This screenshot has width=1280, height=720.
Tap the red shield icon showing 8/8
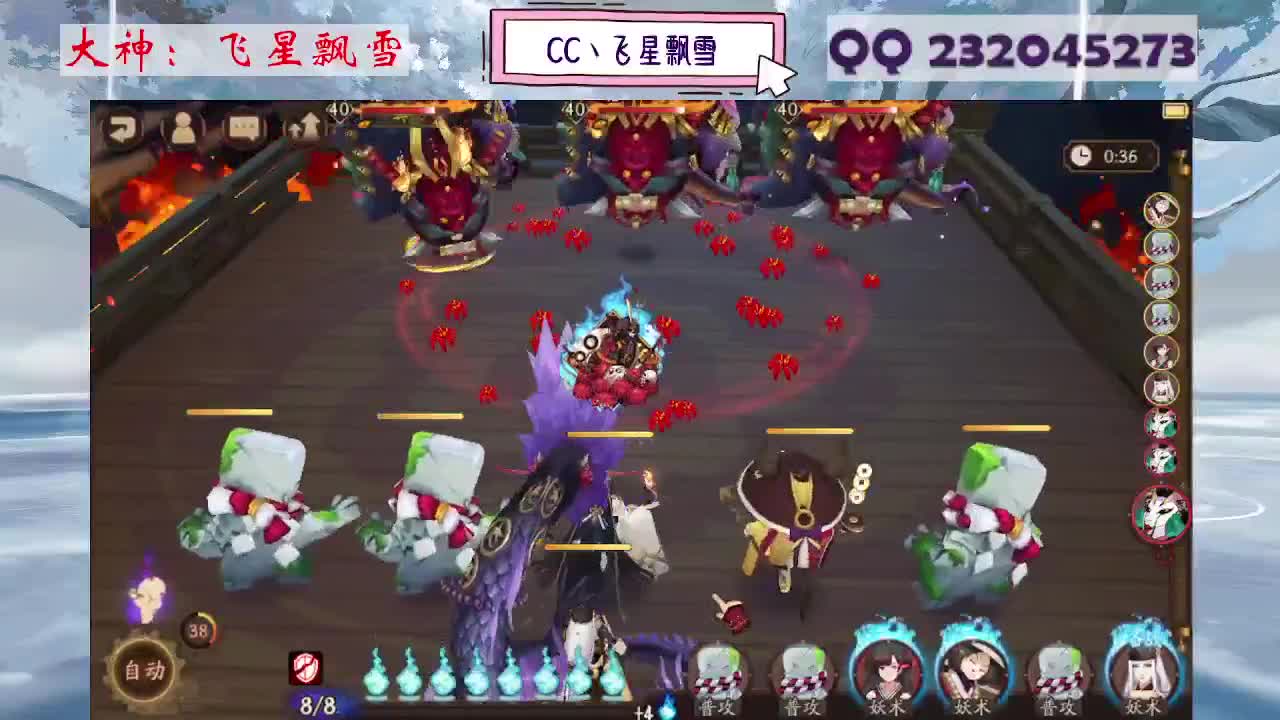307,667
